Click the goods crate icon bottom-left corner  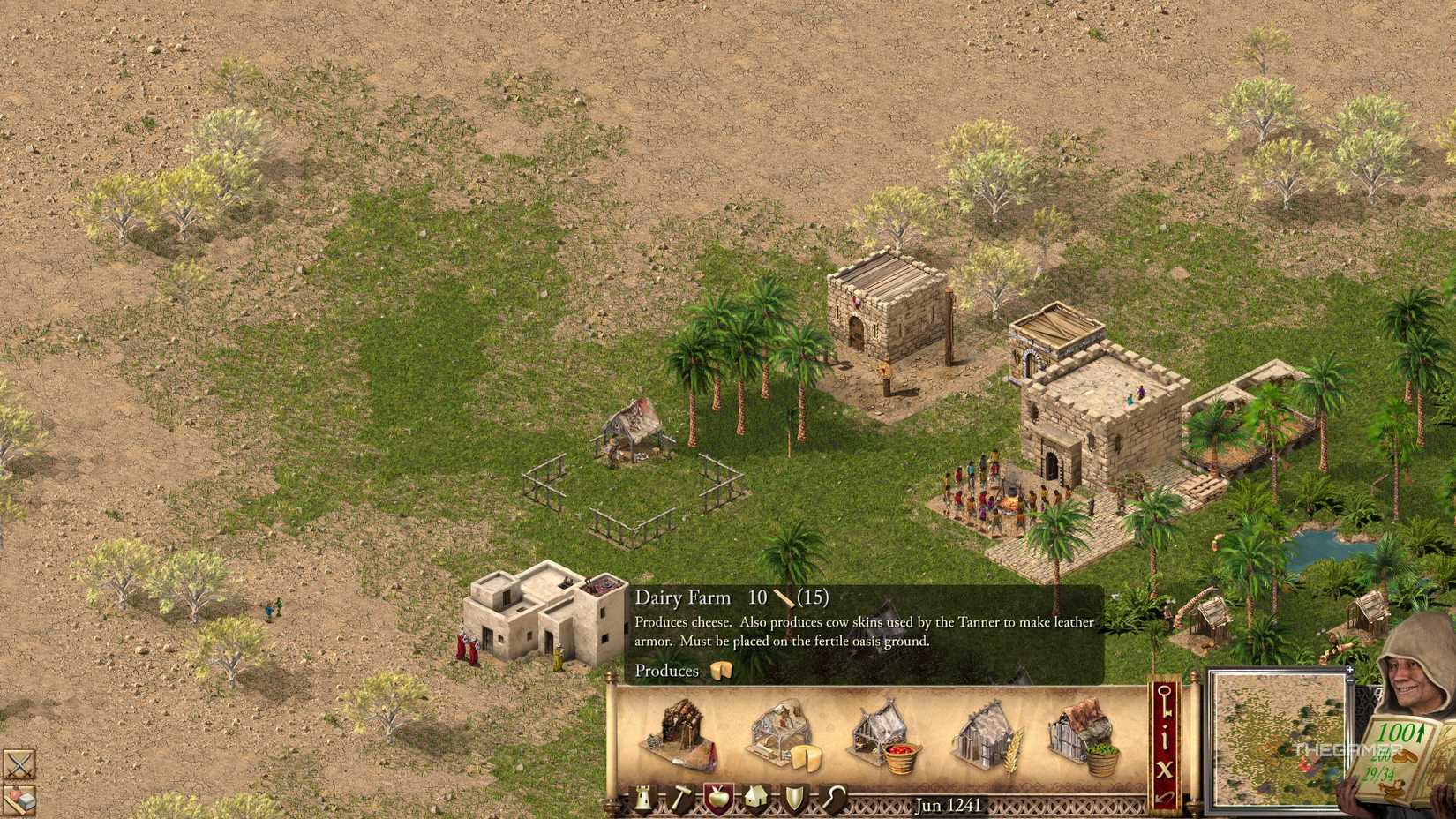(x=19, y=800)
